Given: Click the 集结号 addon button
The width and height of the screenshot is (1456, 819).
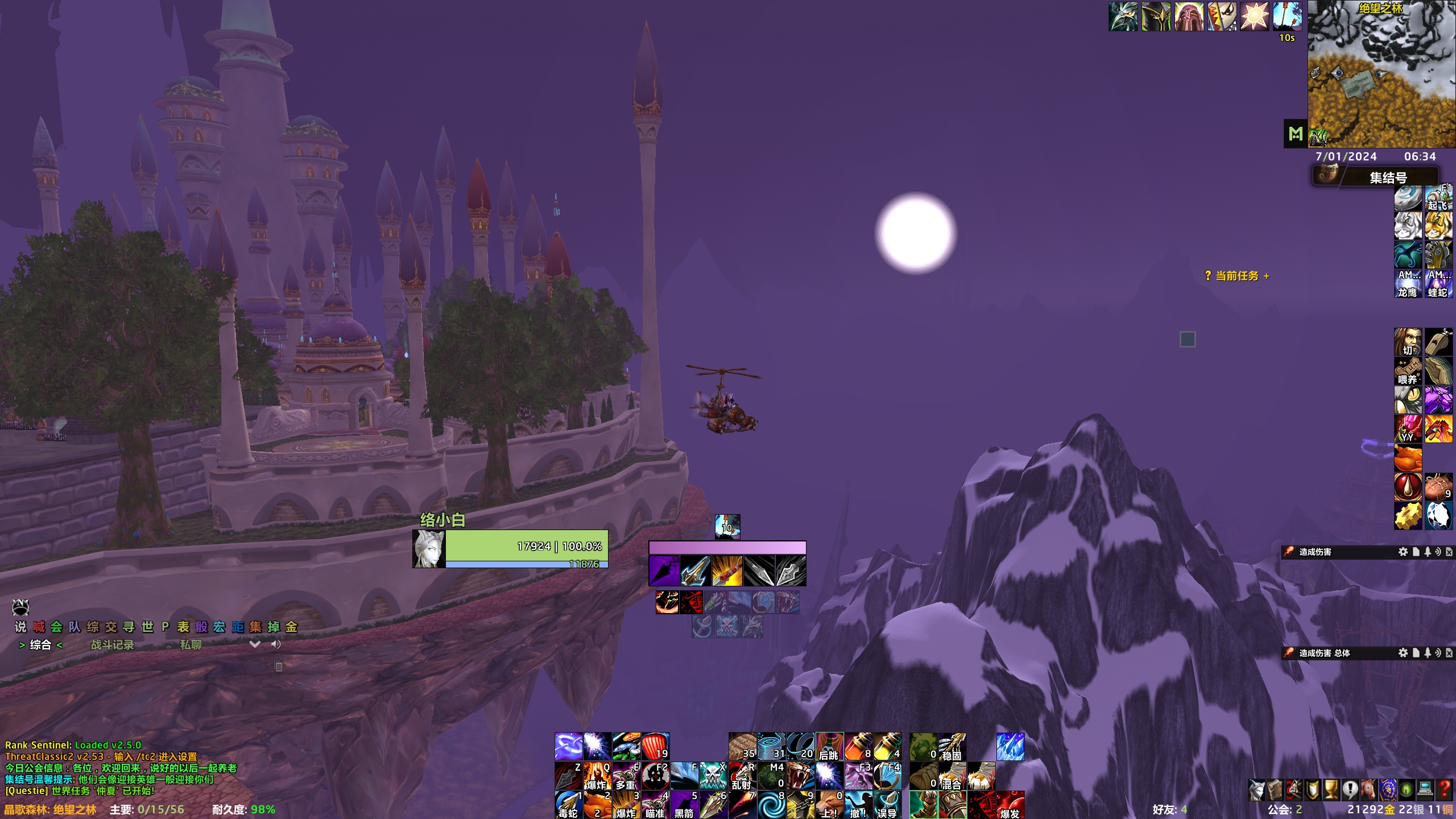Looking at the screenshot, I should [1376, 177].
